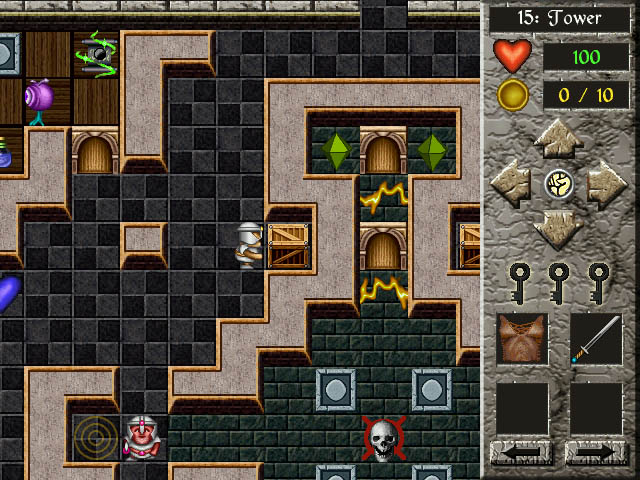The image size is (640, 480).
Task: Go to the next inventory page
Action: point(596,453)
